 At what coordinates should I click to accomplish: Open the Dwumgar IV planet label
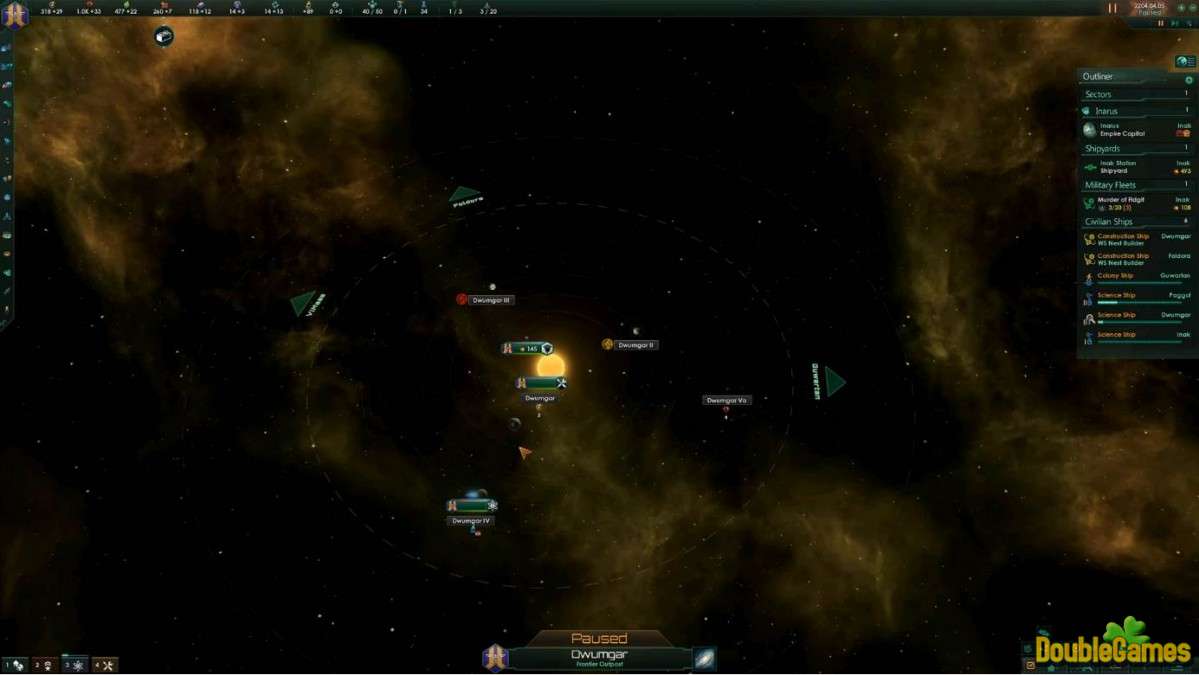click(x=471, y=521)
